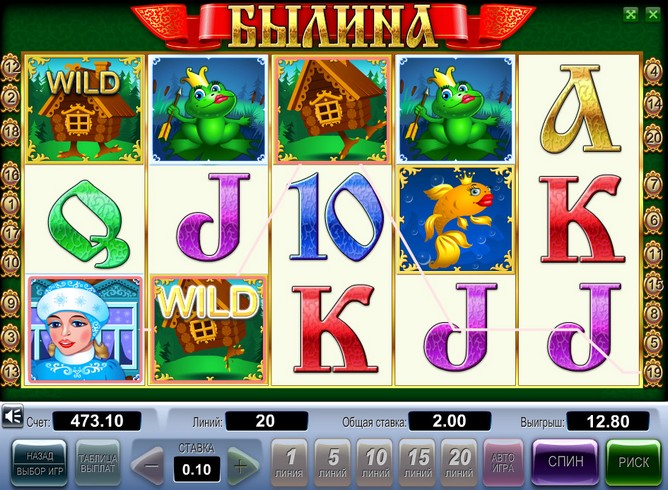Decrease the СТАВКА bet with minus

(x=150, y=465)
